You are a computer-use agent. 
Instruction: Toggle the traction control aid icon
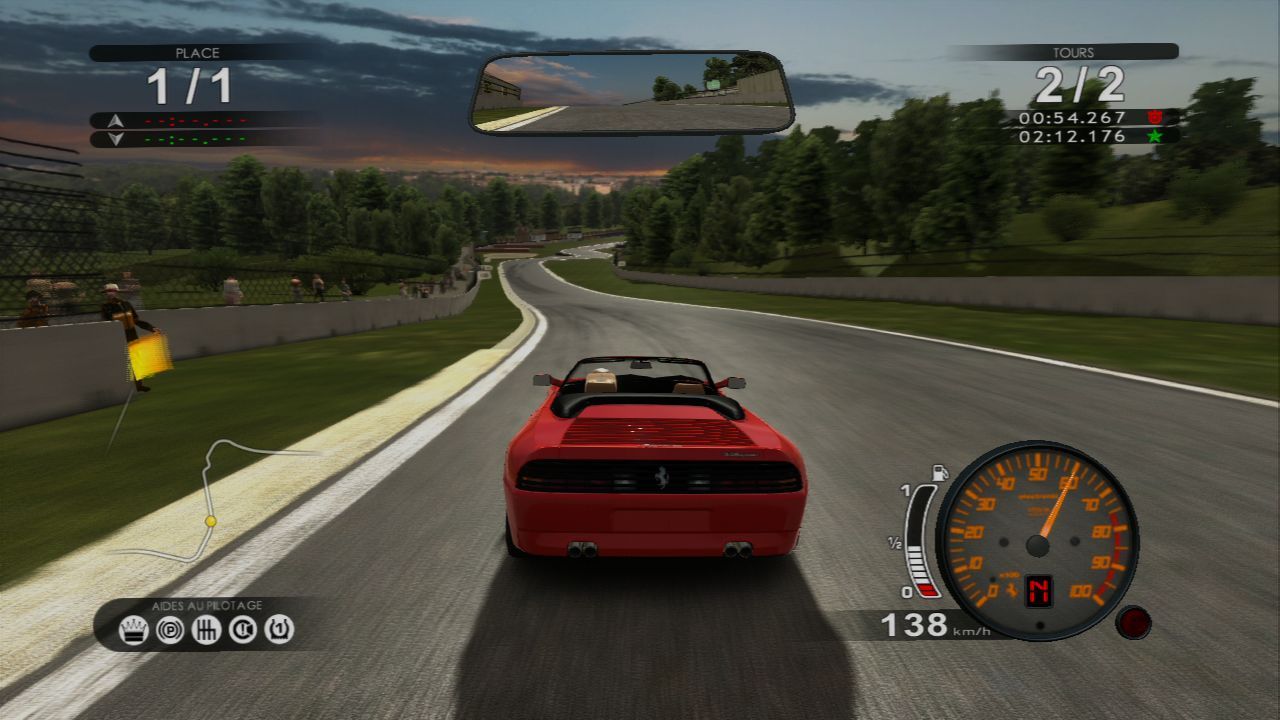pyautogui.click(x=242, y=627)
